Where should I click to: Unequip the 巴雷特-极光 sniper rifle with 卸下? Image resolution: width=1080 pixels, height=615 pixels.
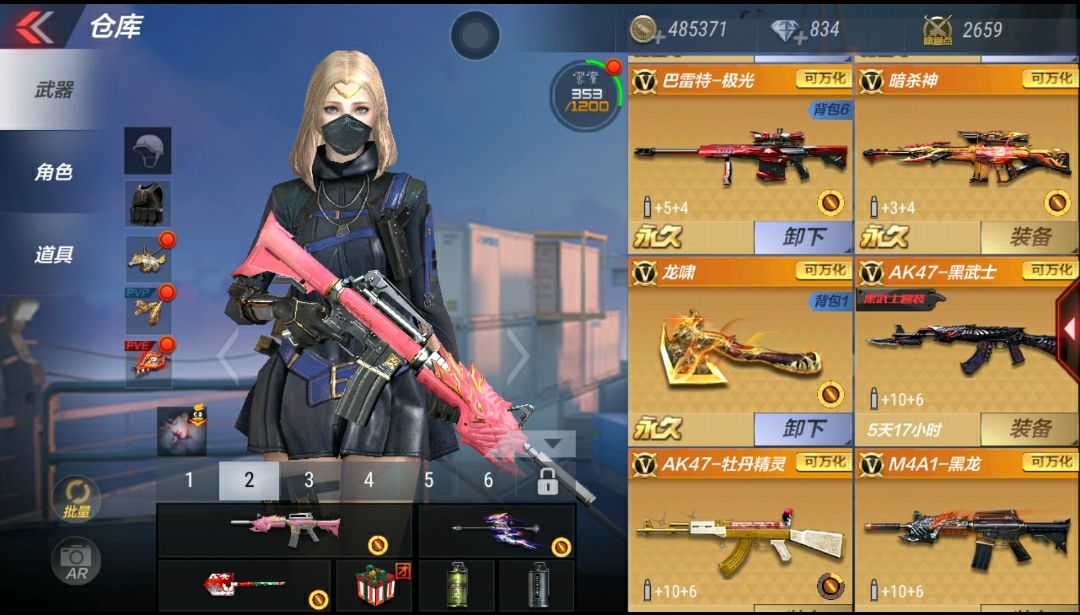pyautogui.click(x=803, y=237)
